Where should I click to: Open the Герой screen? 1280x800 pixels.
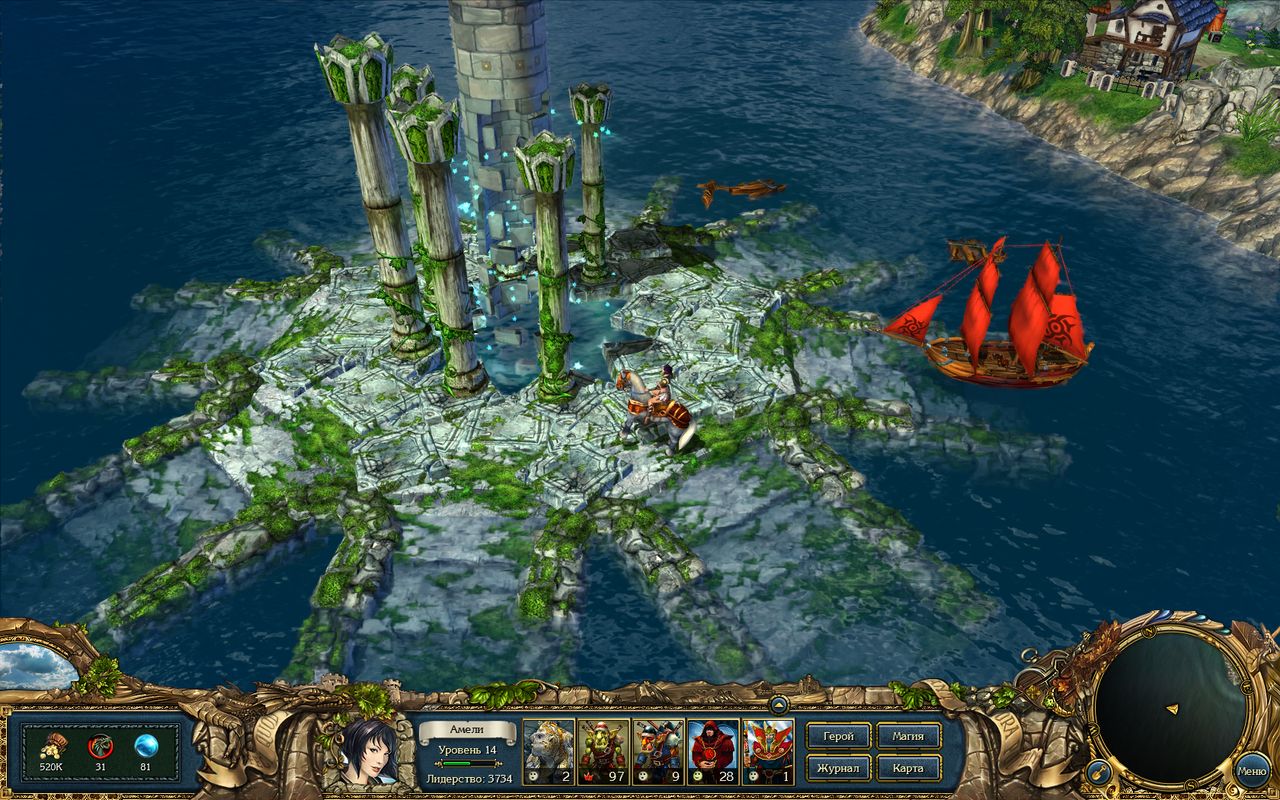(840, 735)
